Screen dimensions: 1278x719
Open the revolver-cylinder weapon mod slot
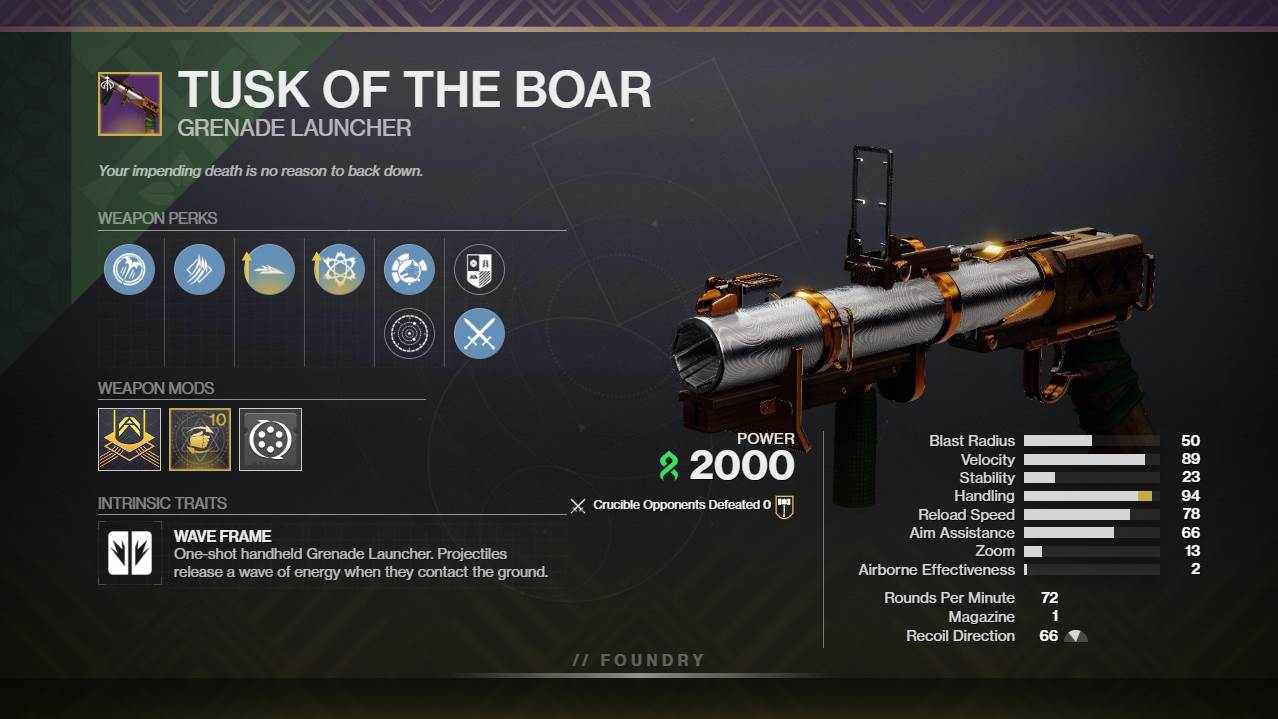270,439
